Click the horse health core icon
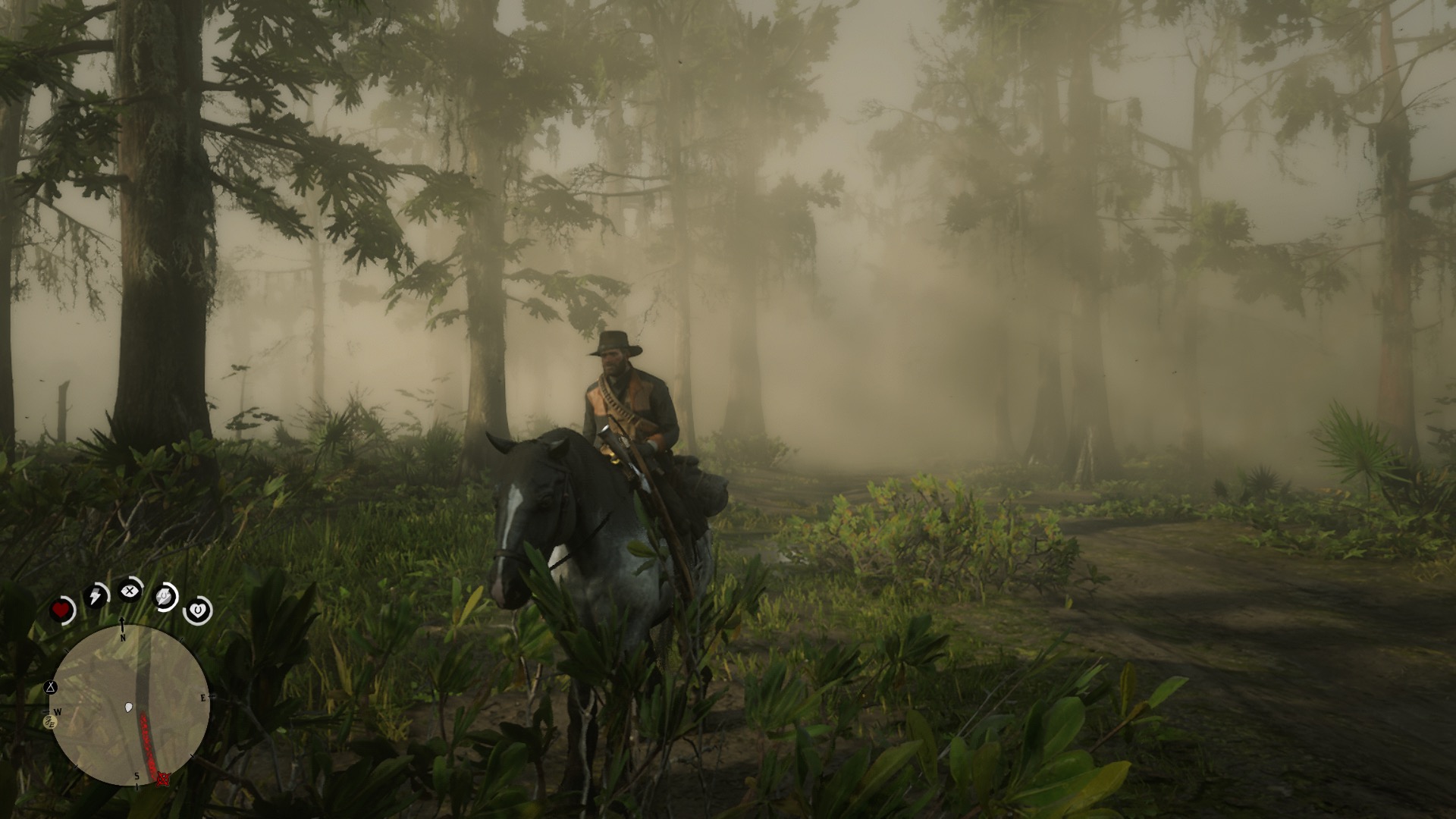The image size is (1456, 819). point(198,609)
